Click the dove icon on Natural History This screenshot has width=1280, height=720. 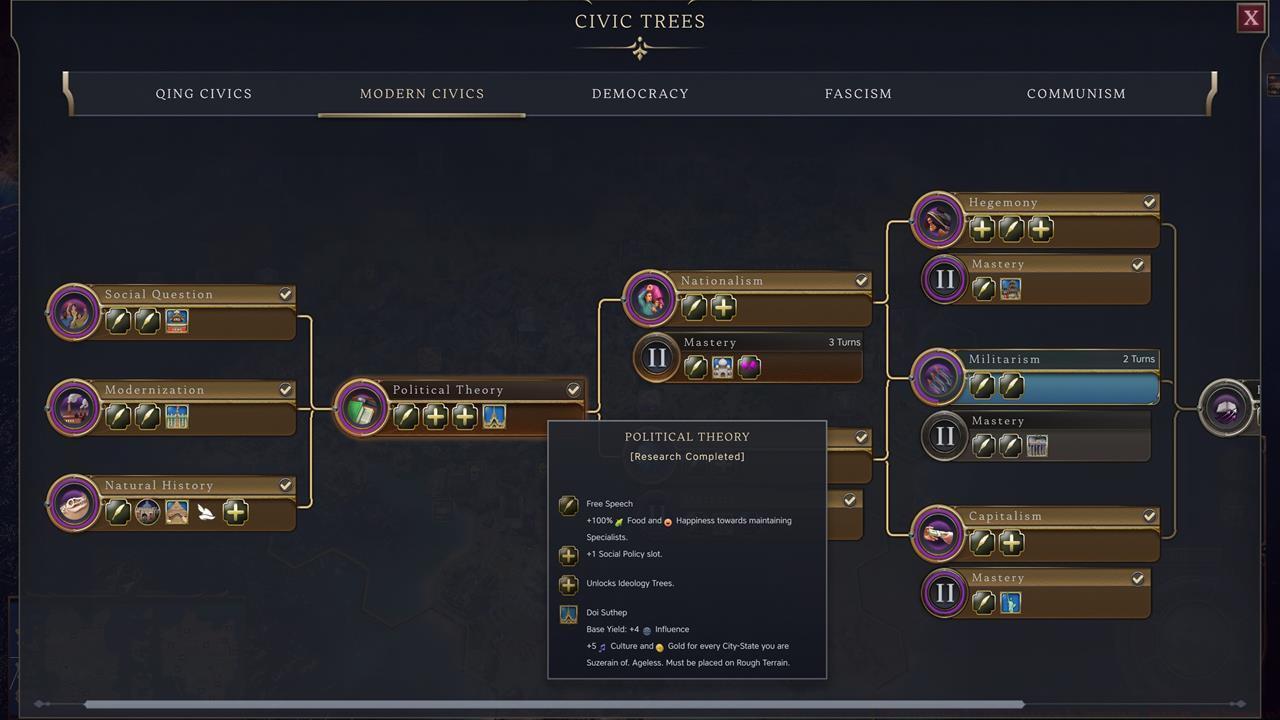pyautogui.click(x=204, y=510)
